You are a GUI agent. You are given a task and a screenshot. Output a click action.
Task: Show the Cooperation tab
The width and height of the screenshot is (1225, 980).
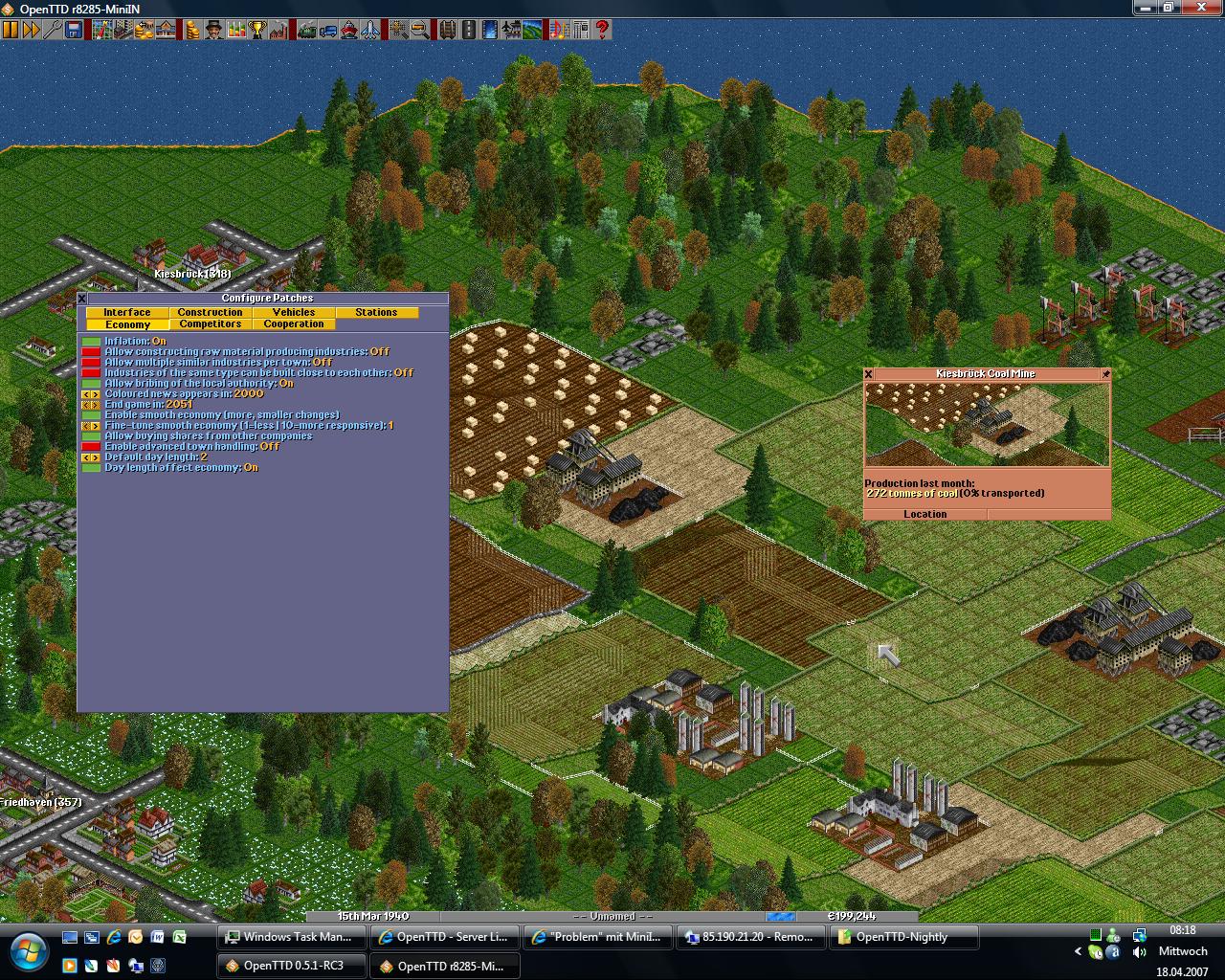[x=294, y=324]
